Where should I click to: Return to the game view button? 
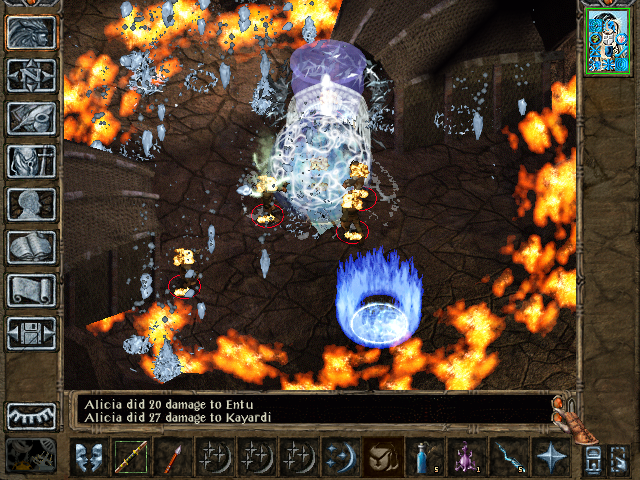pyautogui.click(x=31, y=32)
